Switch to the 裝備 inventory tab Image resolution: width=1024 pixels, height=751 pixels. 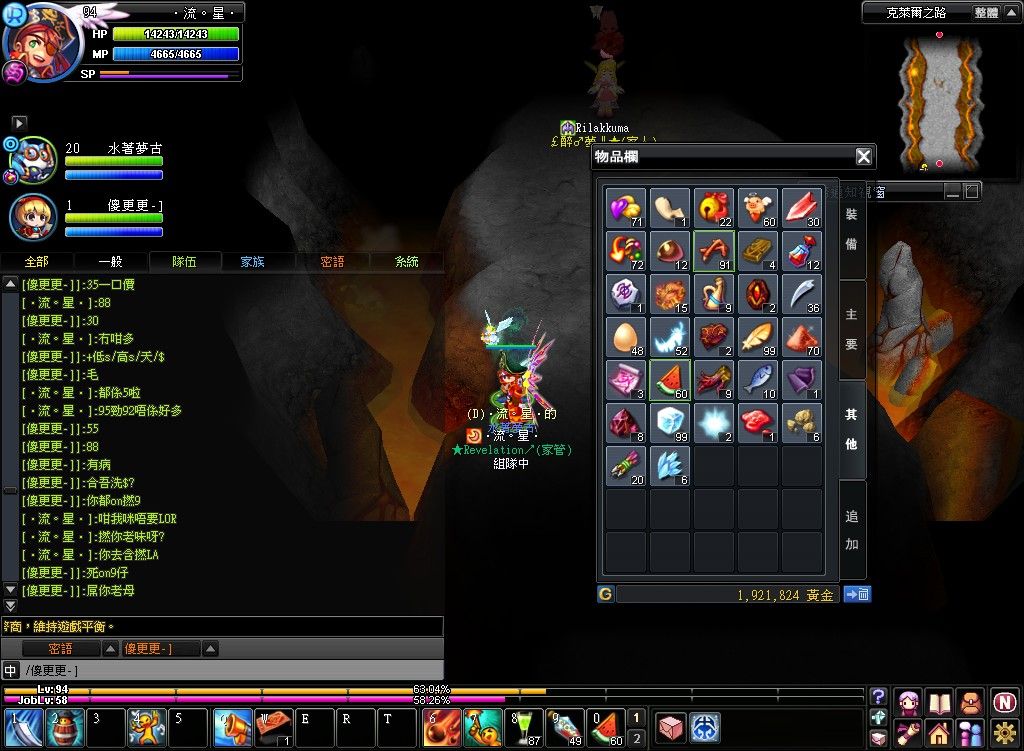(851, 229)
